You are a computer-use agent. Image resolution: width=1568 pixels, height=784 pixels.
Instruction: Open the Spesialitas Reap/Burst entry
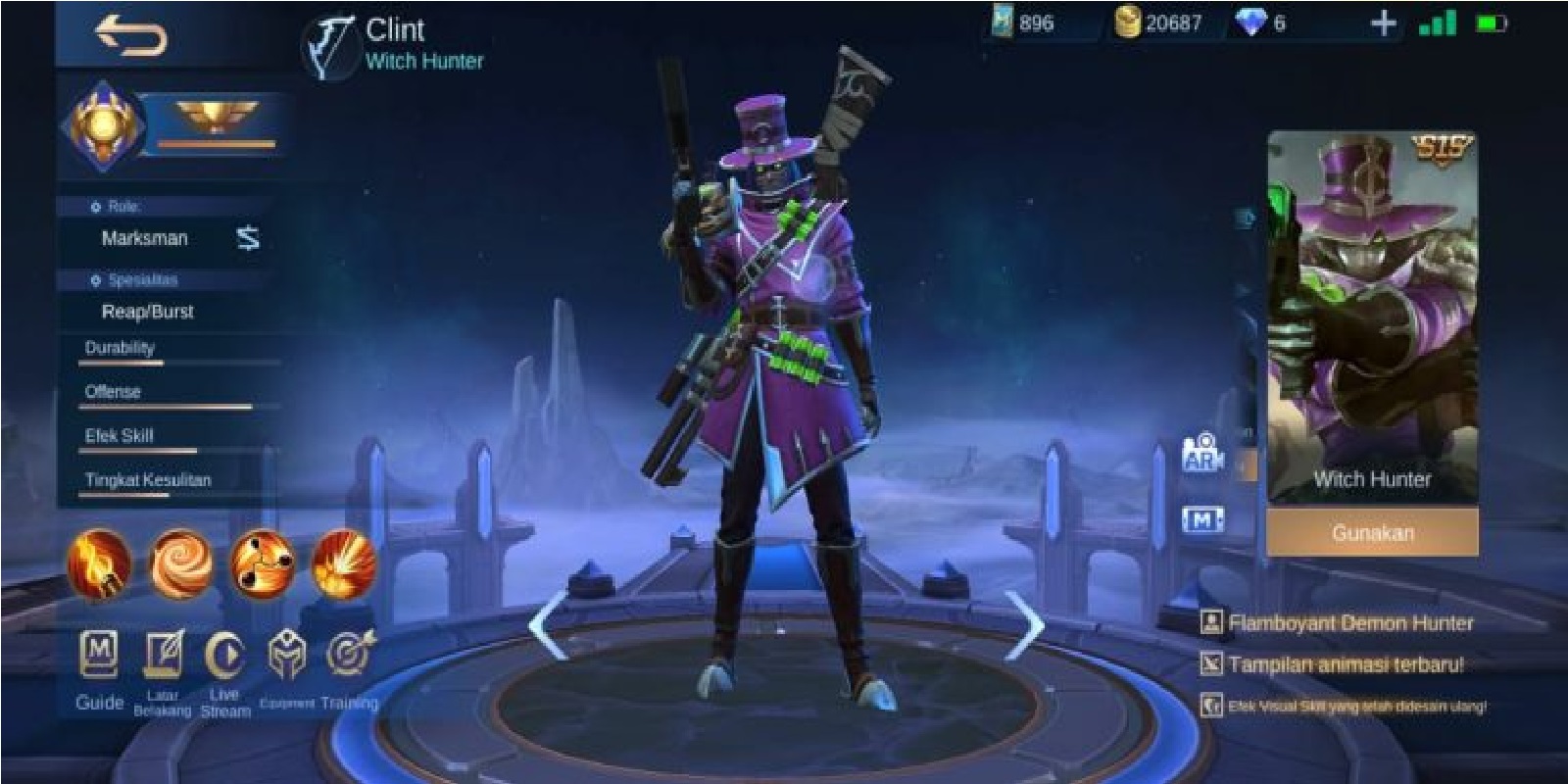150,312
